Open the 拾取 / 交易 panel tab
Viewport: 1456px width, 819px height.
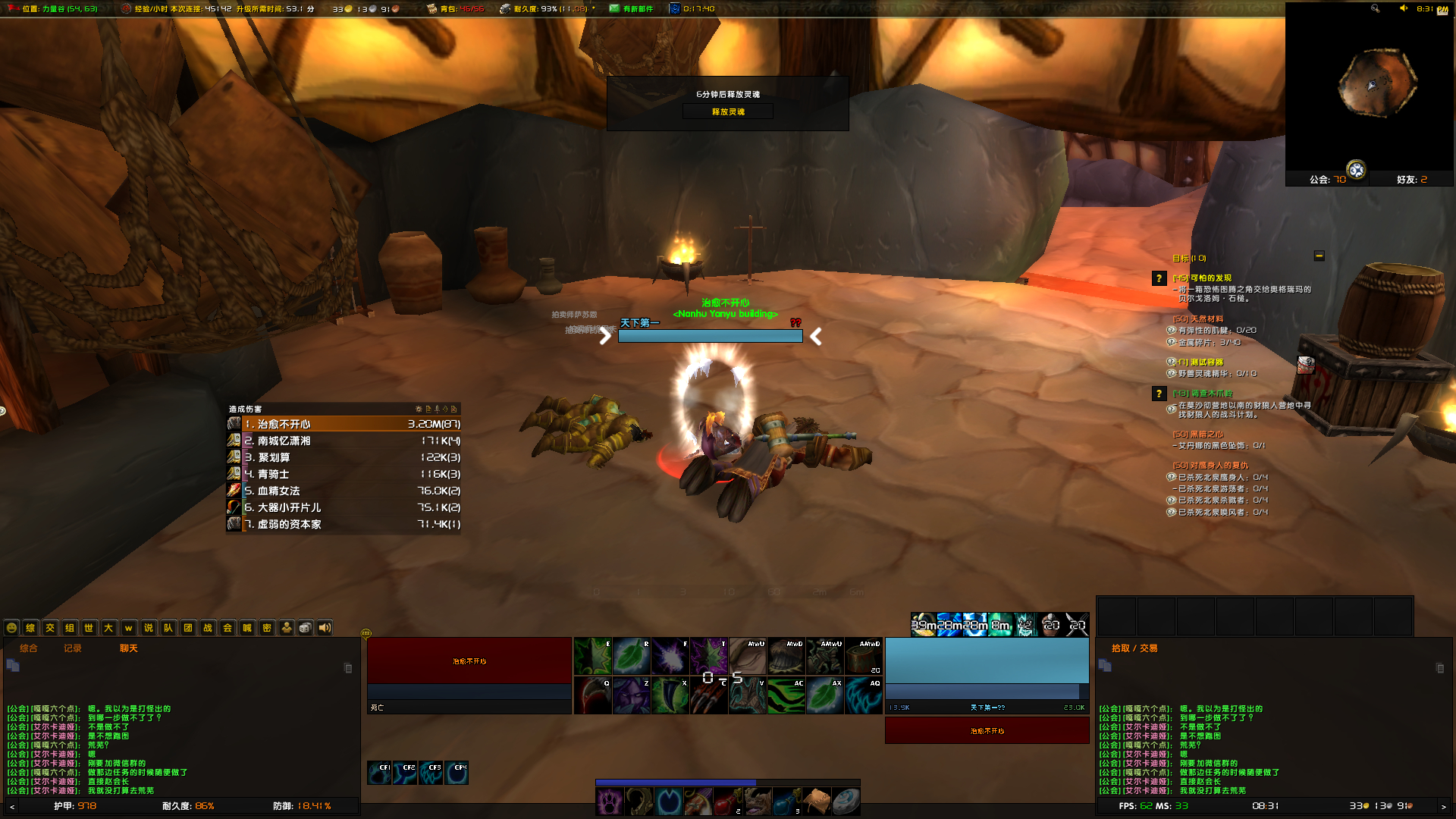point(1134,648)
